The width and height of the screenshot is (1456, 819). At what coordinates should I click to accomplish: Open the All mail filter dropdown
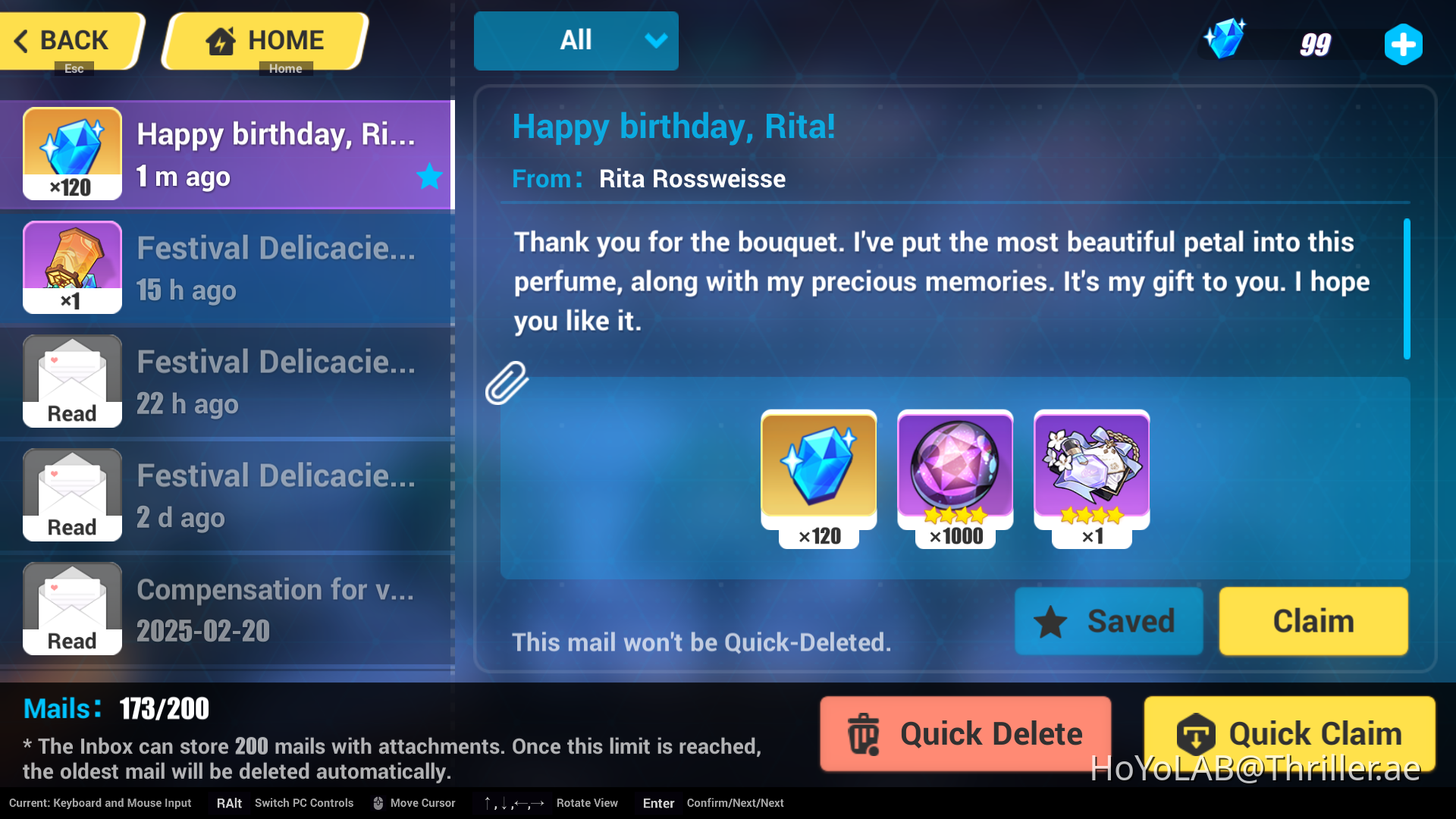tap(576, 40)
